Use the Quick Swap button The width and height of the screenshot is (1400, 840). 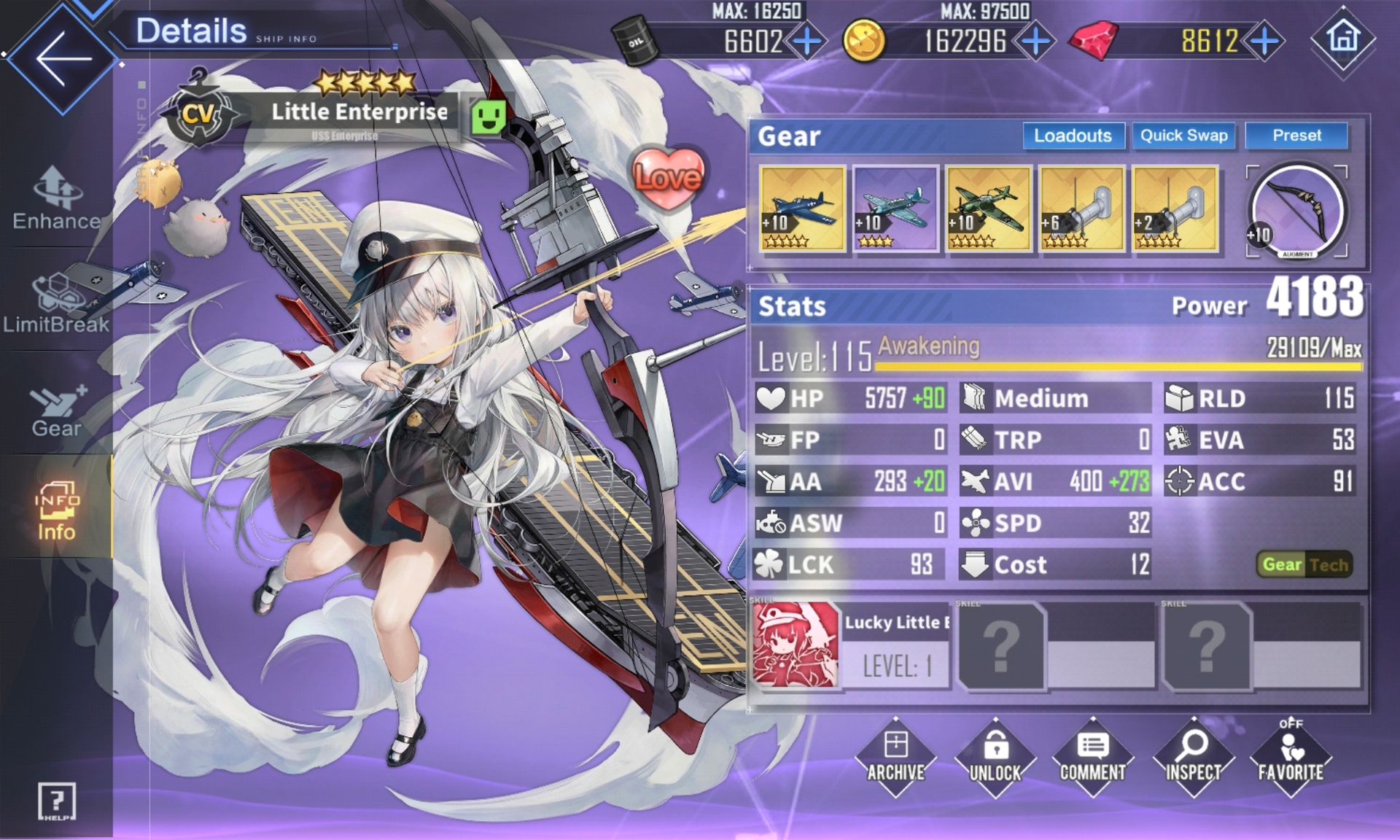click(1183, 136)
